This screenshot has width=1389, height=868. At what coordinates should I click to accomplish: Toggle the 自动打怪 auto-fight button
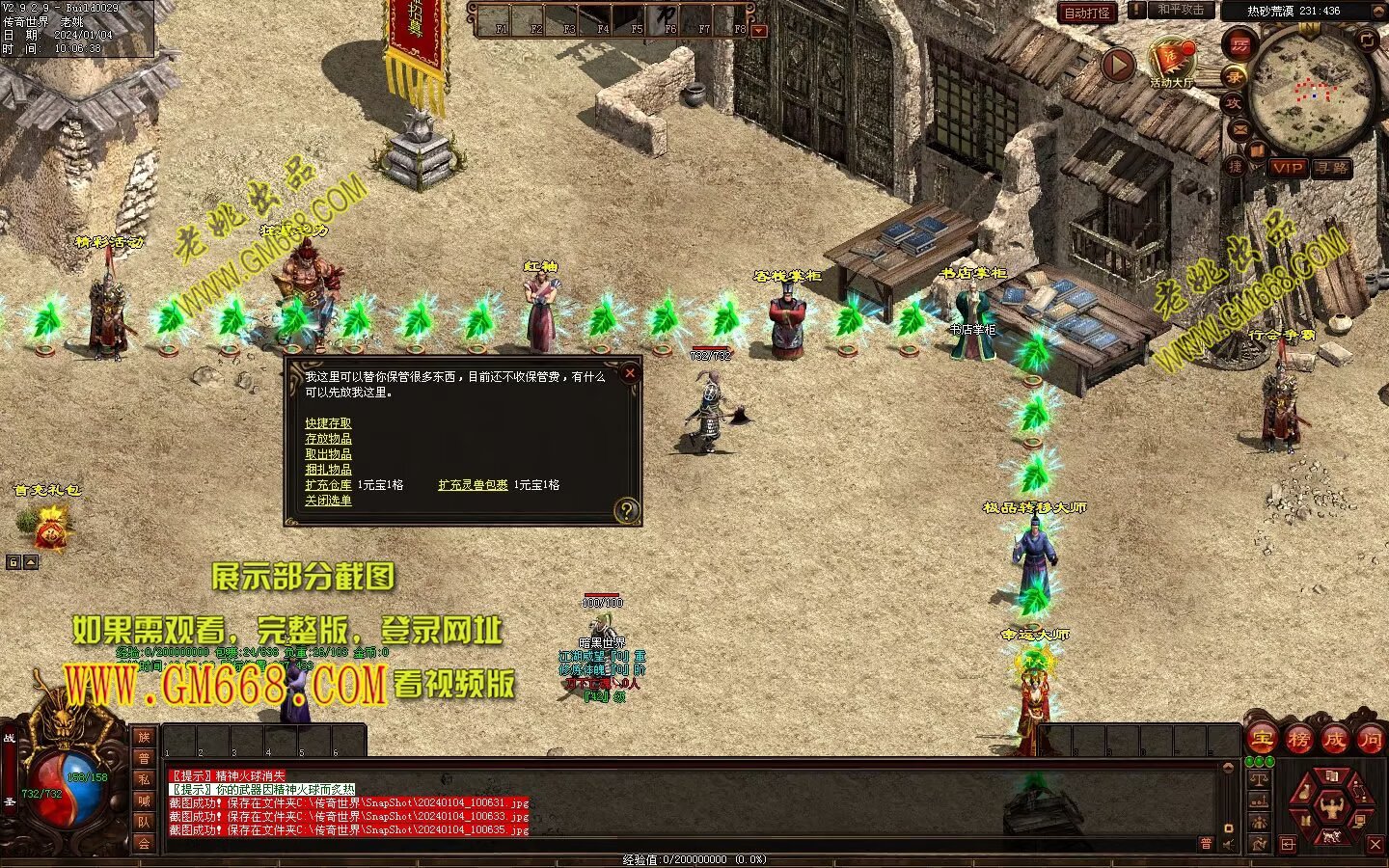coord(1087,13)
